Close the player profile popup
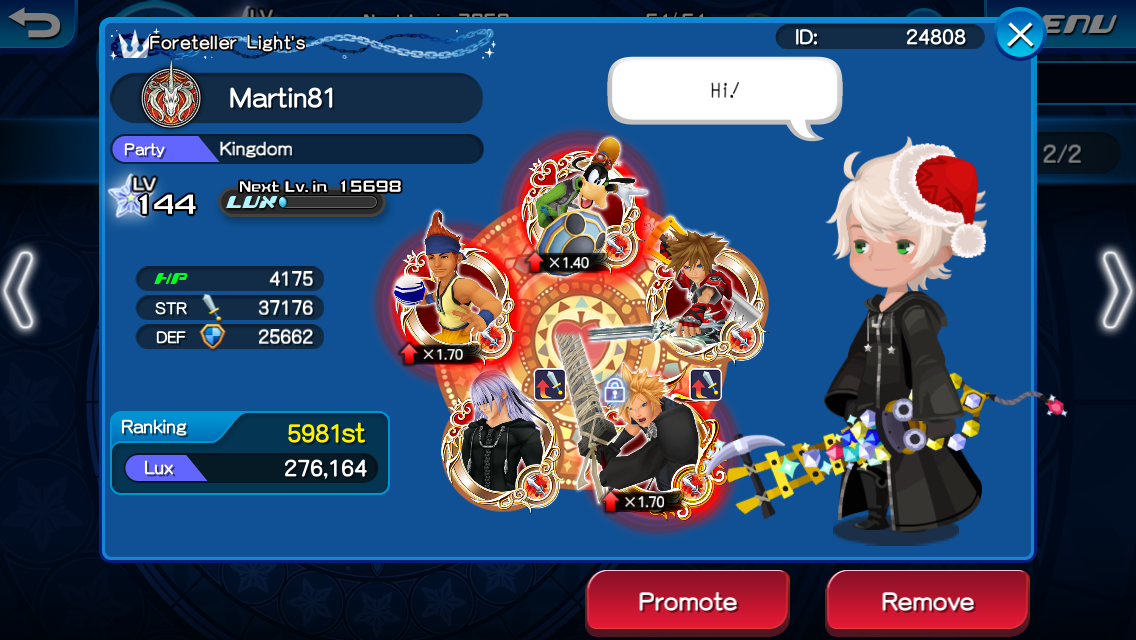This screenshot has height=640, width=1136. point(1019,36)
